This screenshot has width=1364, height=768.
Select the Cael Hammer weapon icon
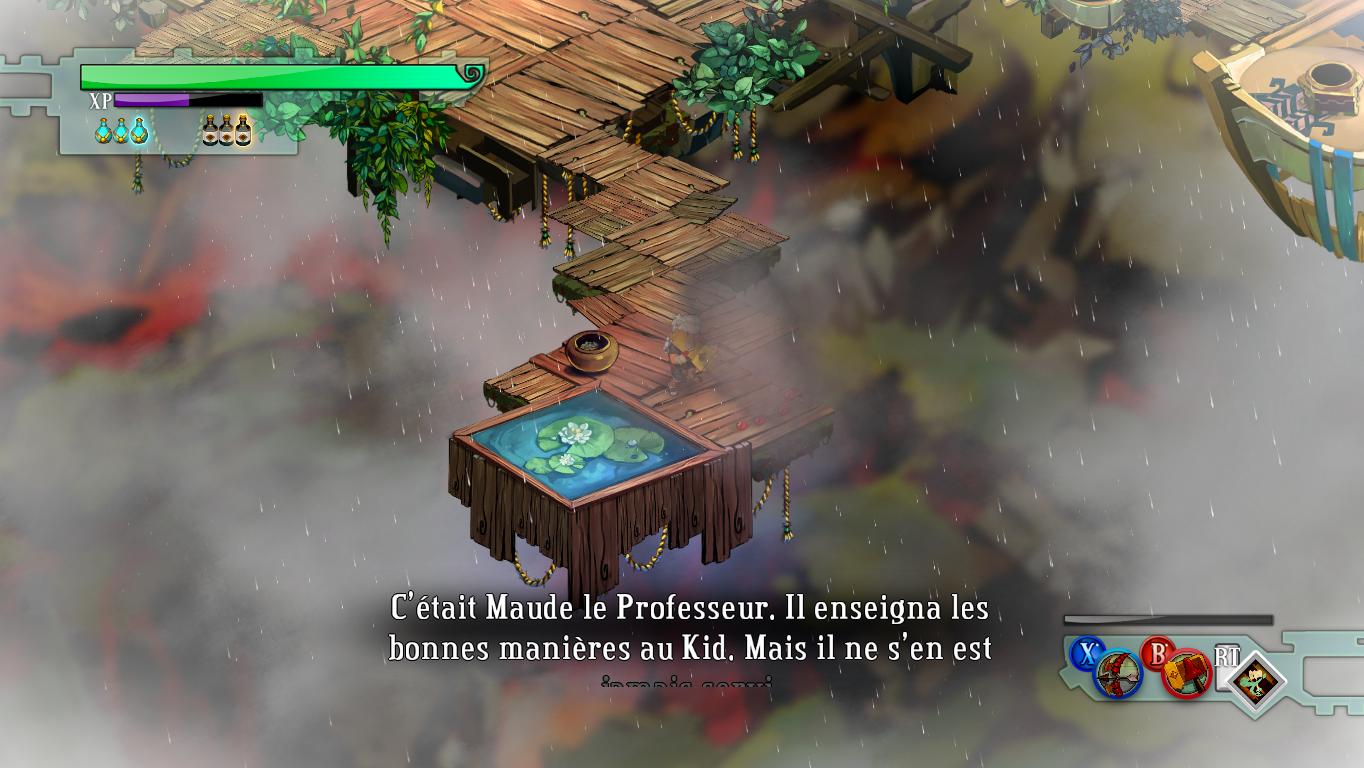tap(1187, 674)
